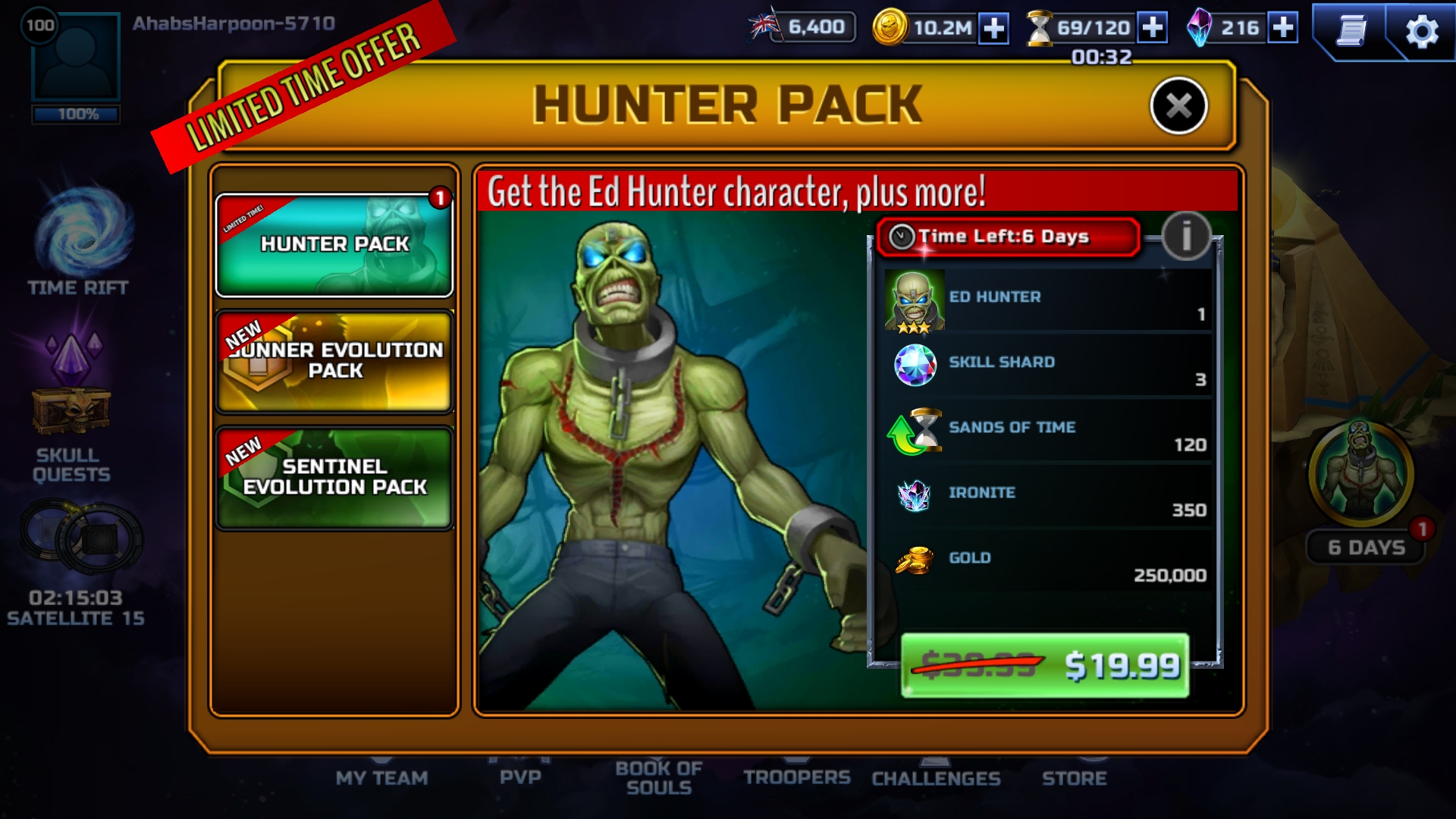Open the Challenges menu
This screenshot has width=1456, height=819.
(x=936, y=778)
